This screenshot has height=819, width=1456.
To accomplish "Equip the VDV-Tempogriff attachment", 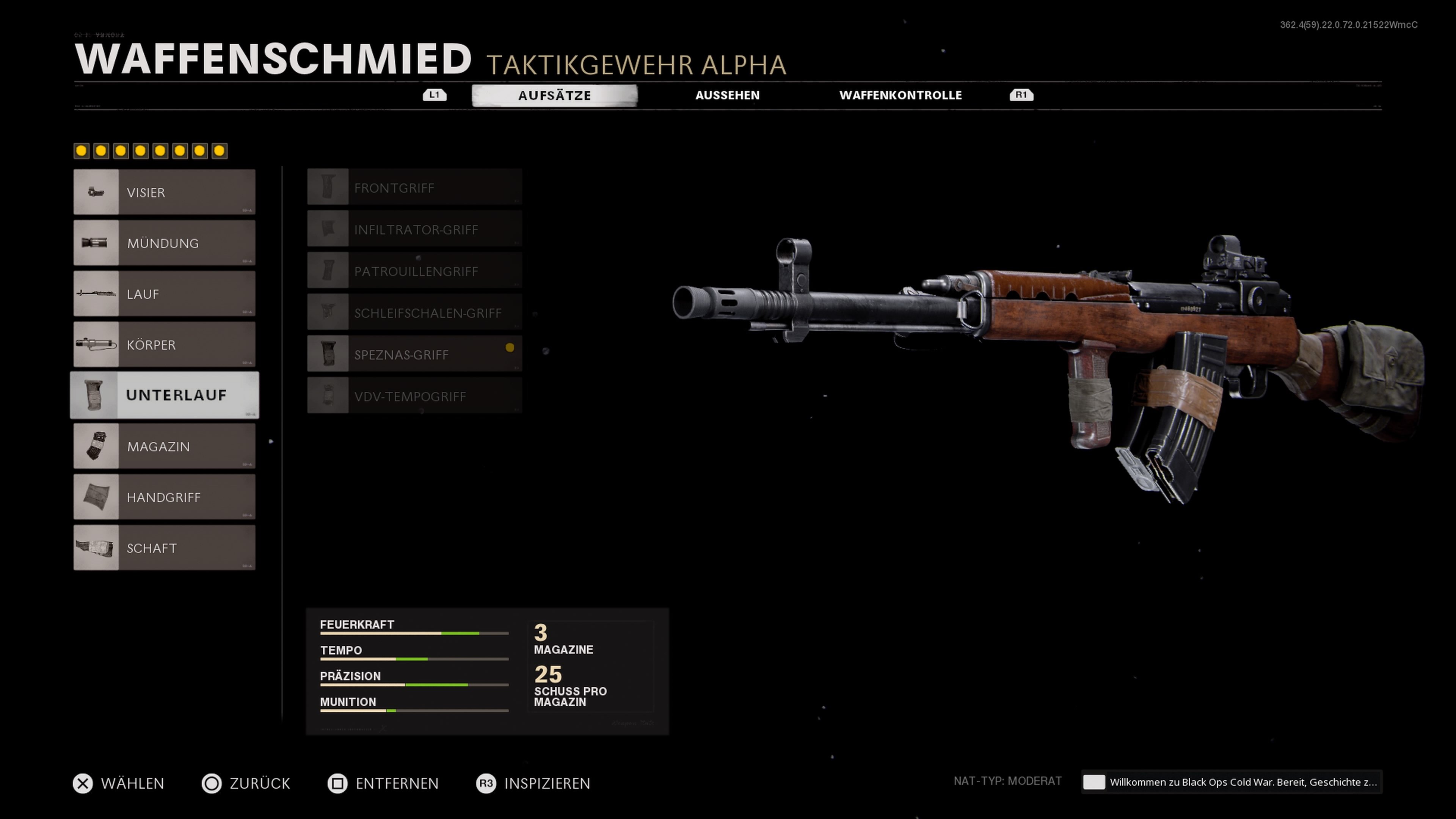I will pos(414,396).
